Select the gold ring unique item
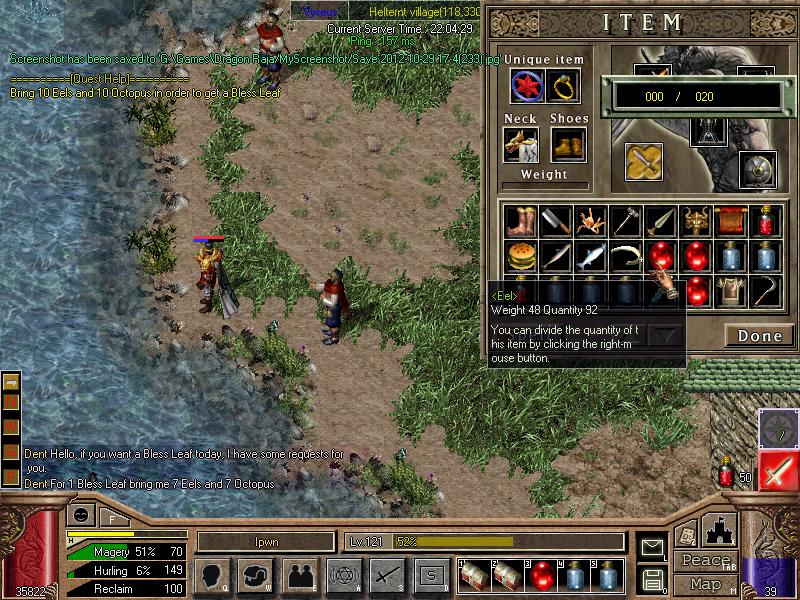Viewport: 800px width, 600px height. (565, 87)
